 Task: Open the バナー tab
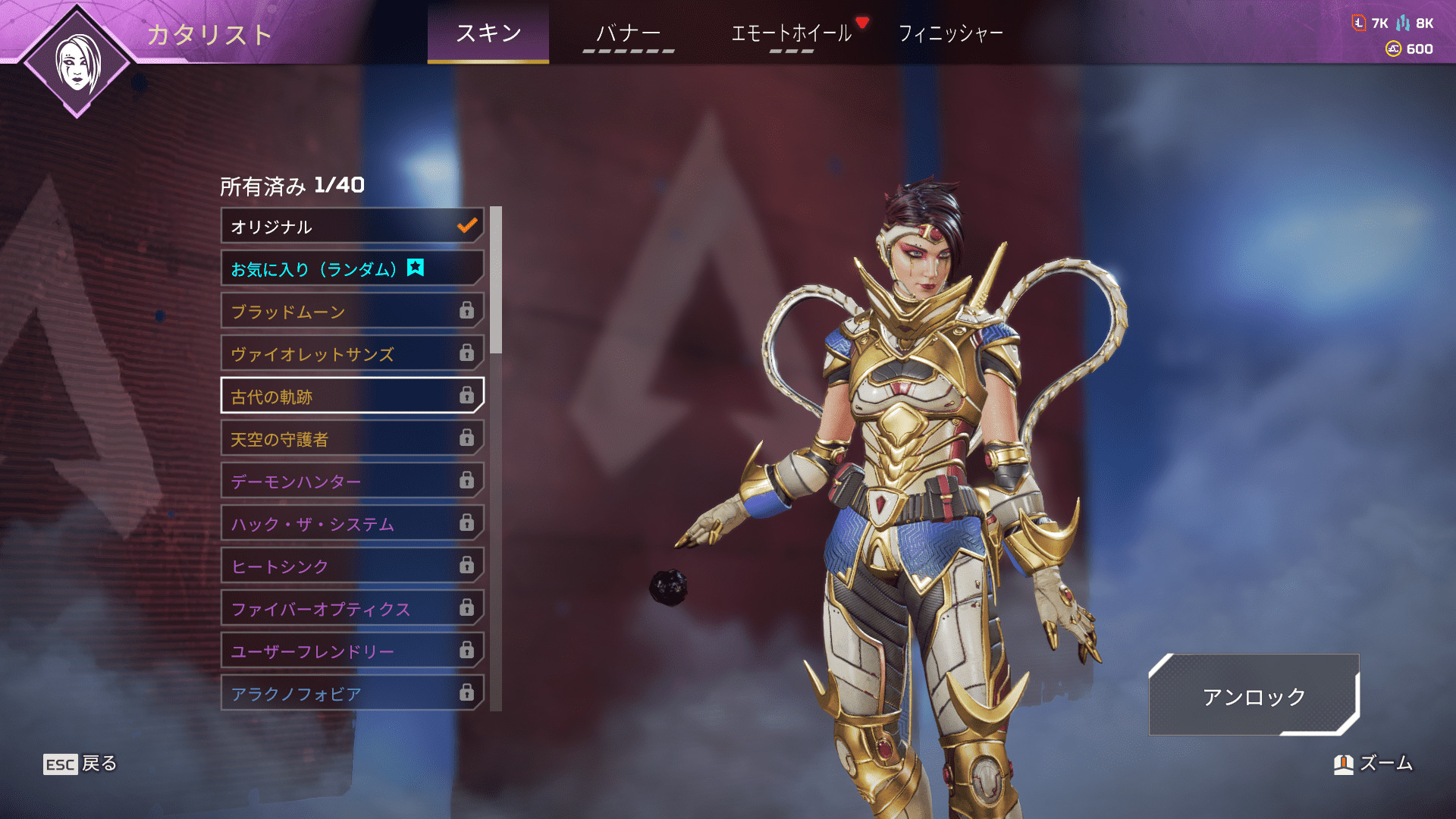[x=628, y=33]
